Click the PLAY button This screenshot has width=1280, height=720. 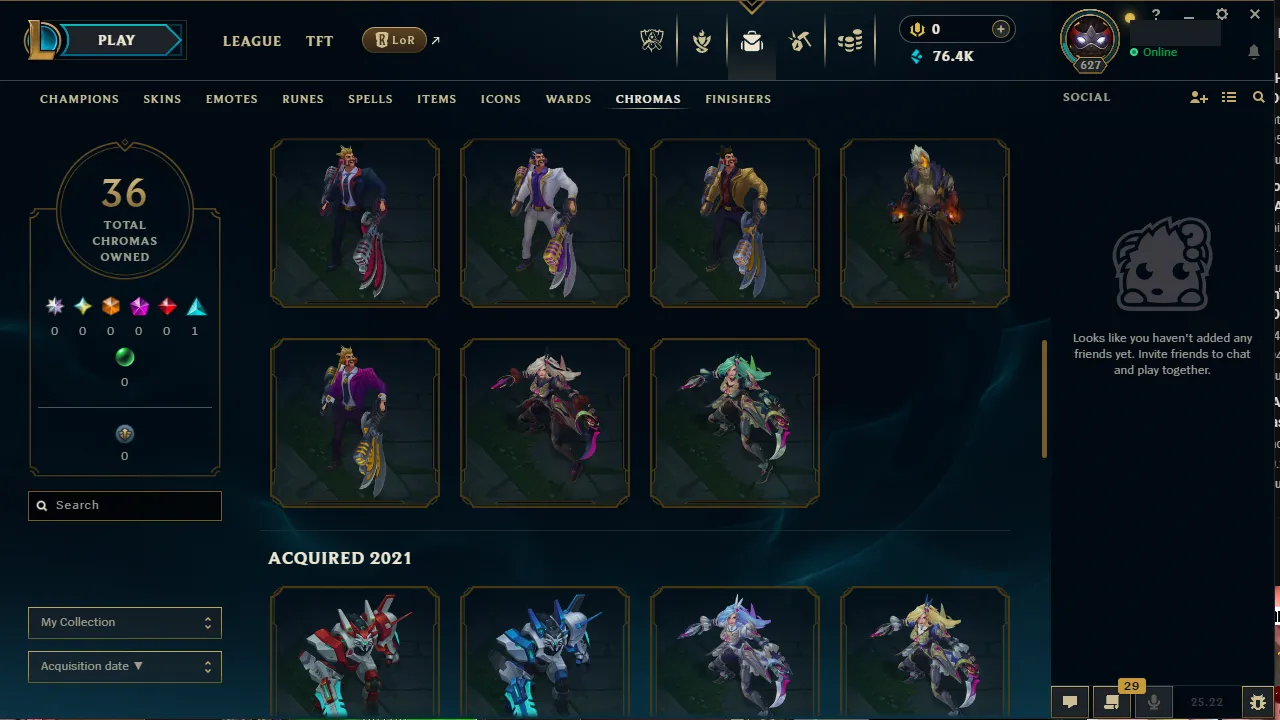(115, 40)
